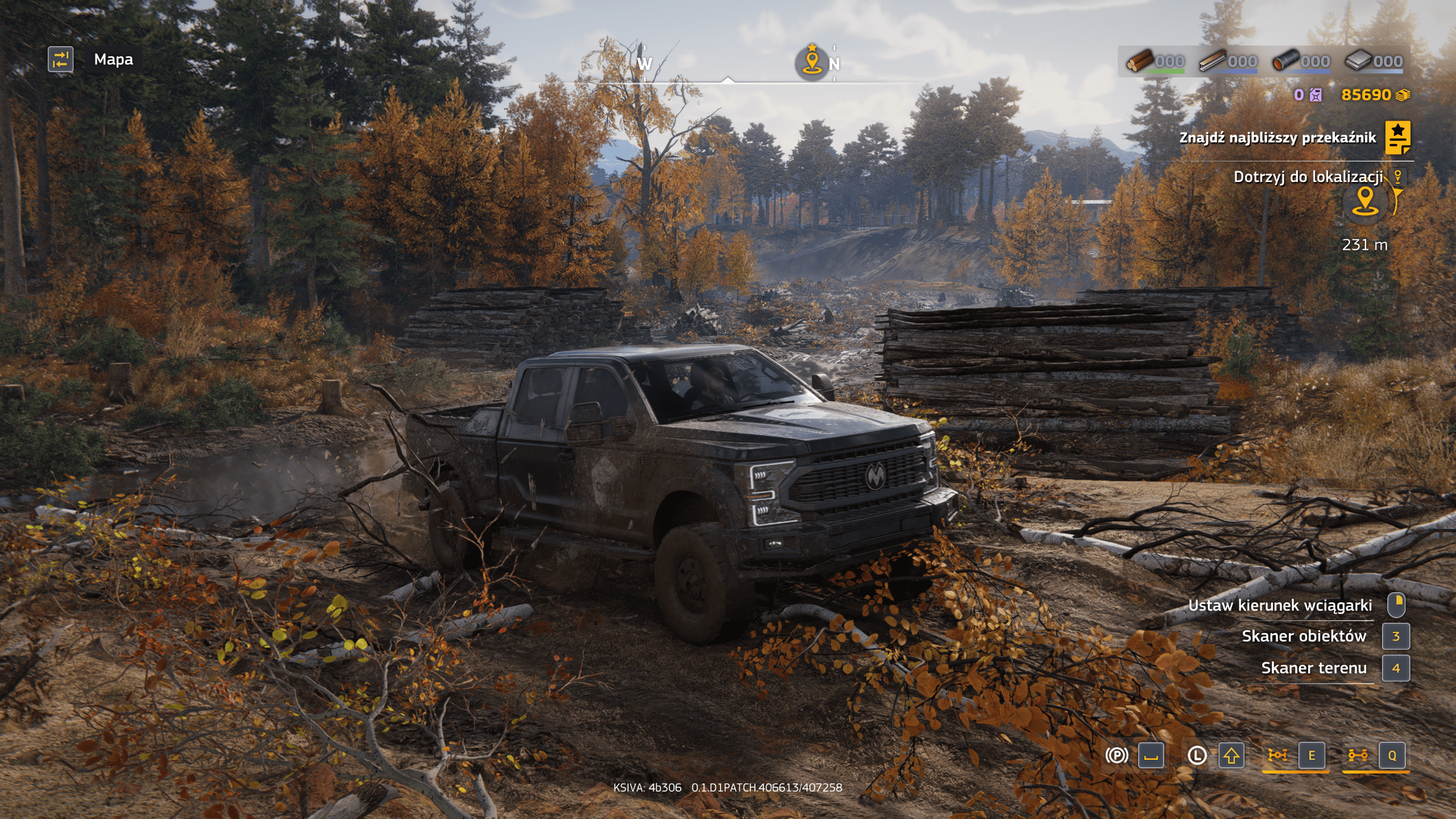Click the gold coin stack currency icon
Image resolution: width=1456 pixels, height=819 pixels.
point(1403,95)
